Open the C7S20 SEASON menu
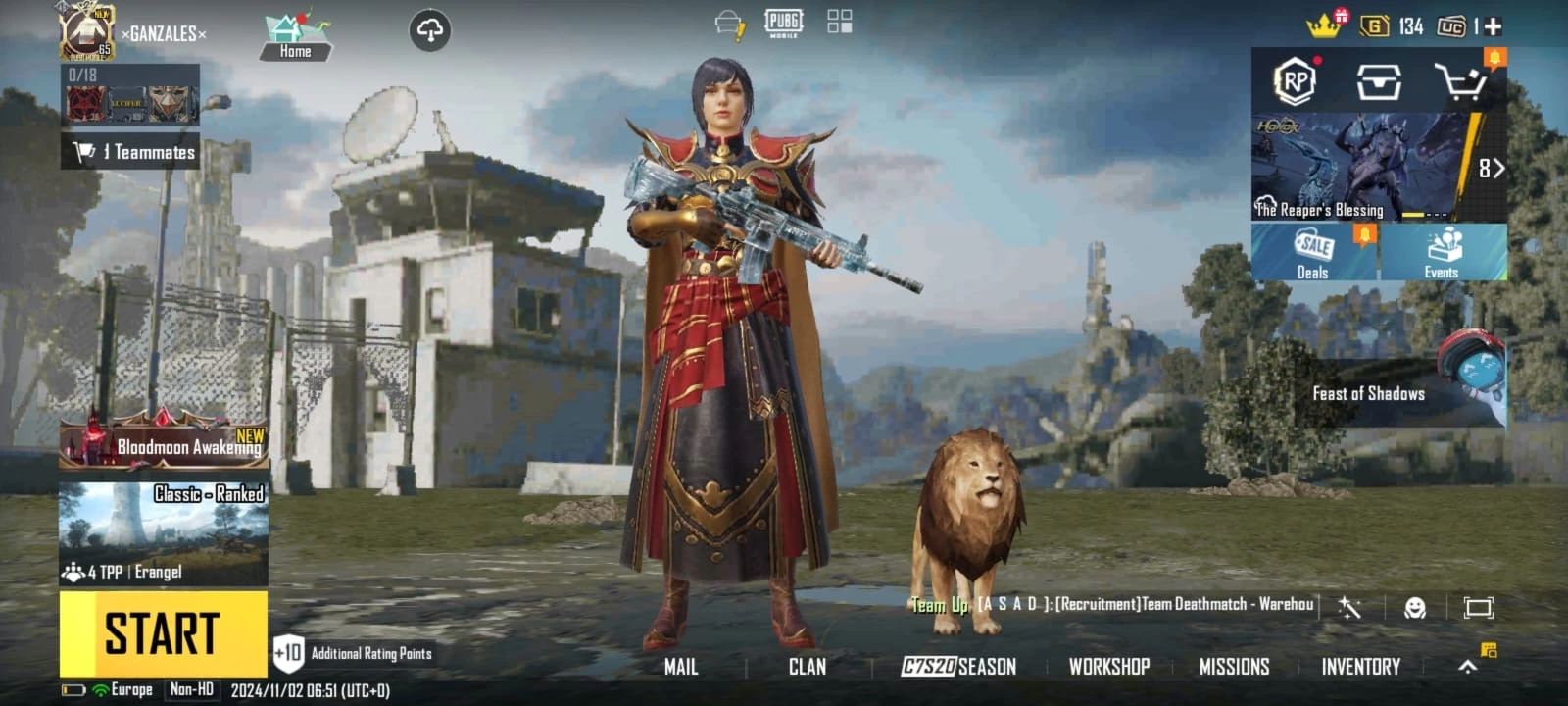1568x706 pixels. click(x=958, y=667)
